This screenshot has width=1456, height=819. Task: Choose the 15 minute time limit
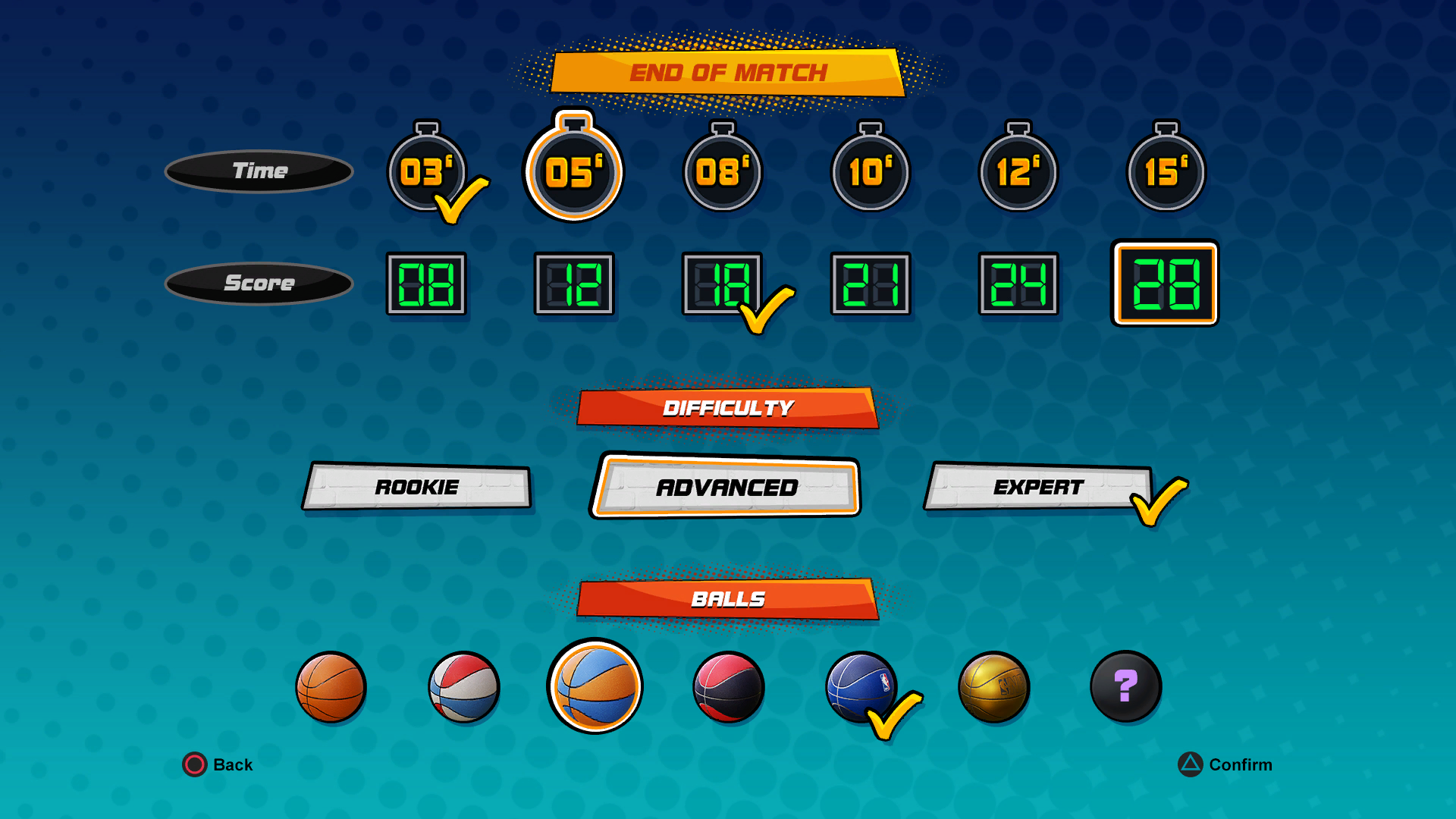coord(1166,172)
